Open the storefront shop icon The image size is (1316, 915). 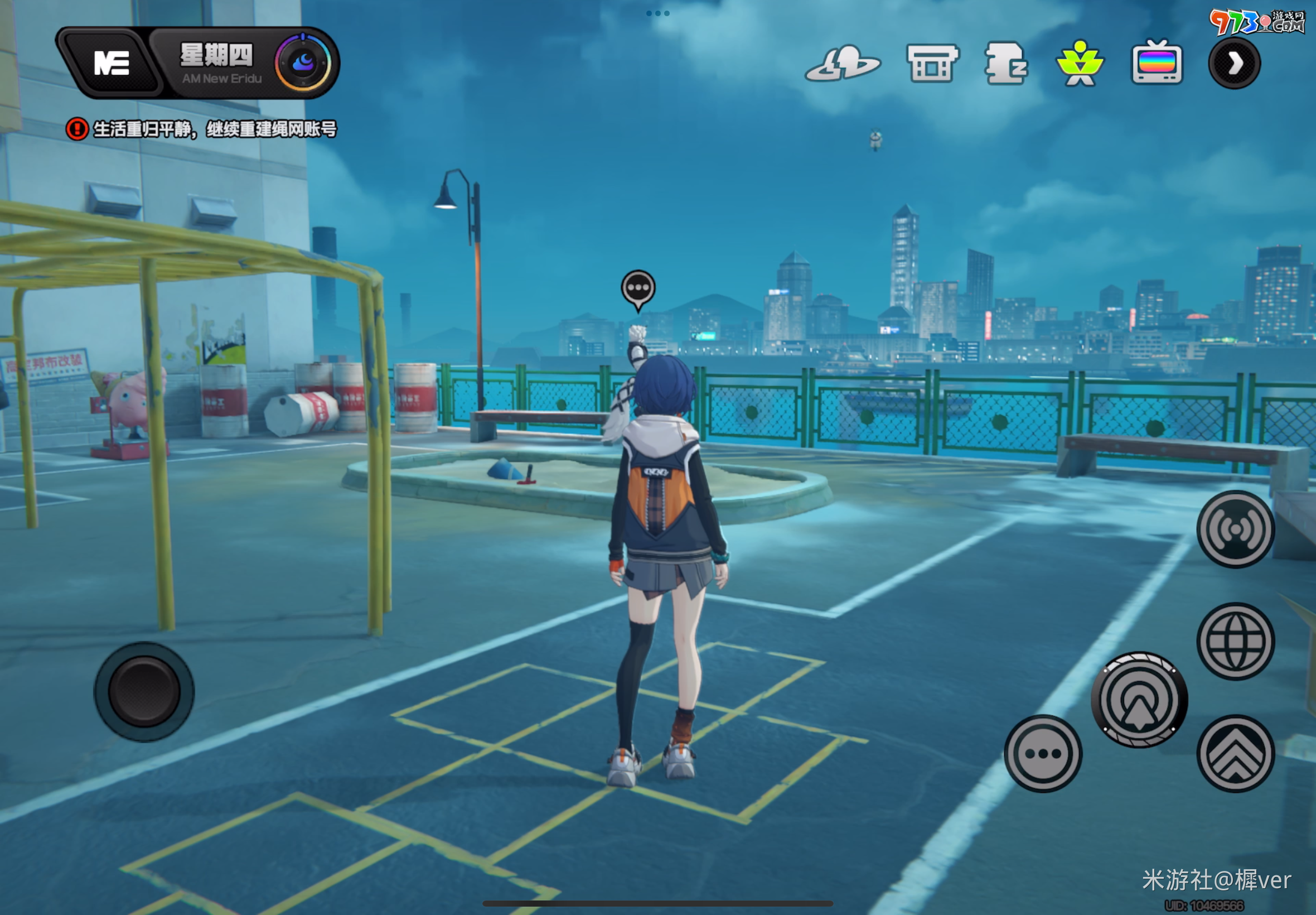click(932, 64)
